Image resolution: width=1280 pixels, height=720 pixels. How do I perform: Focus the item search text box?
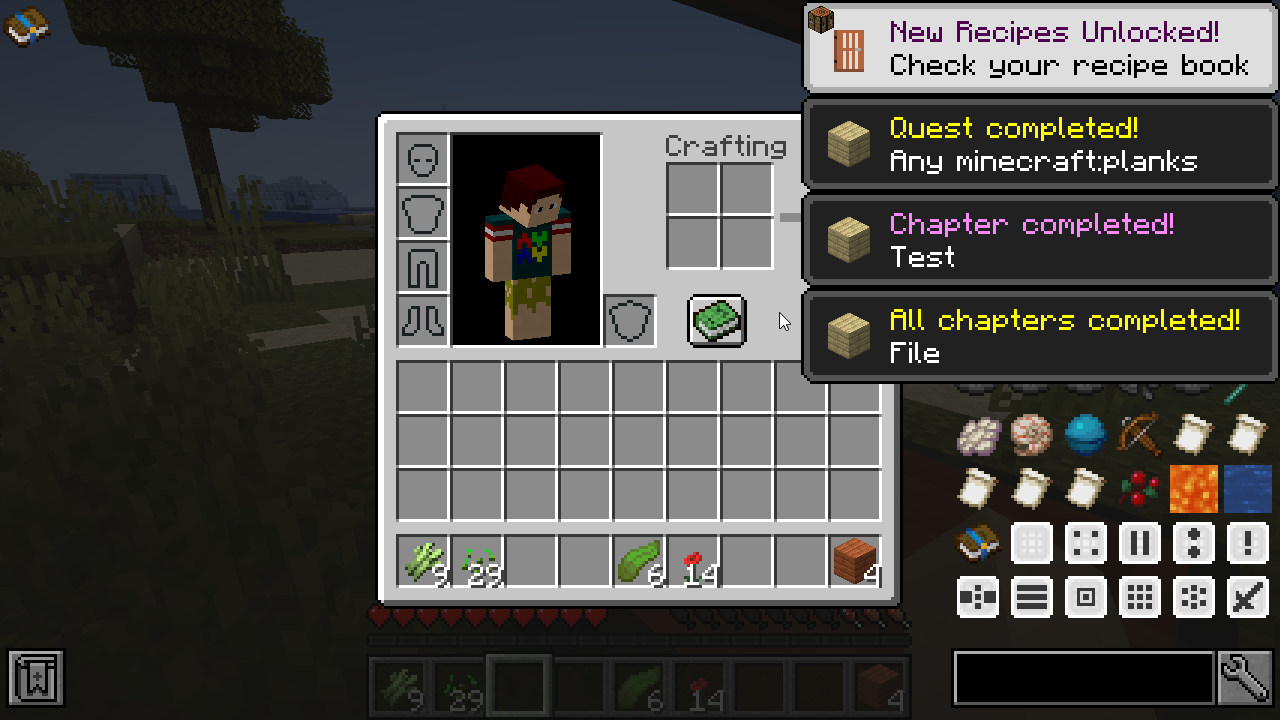point(1083,679)
